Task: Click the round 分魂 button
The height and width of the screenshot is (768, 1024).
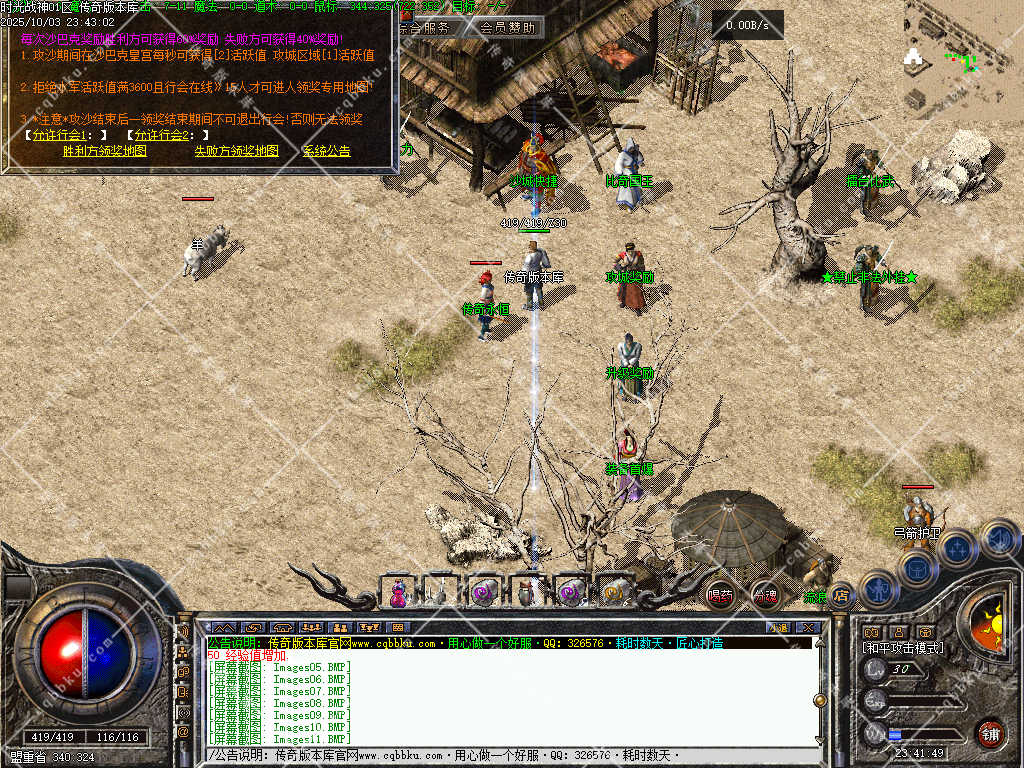Action: tap(765, 595)
